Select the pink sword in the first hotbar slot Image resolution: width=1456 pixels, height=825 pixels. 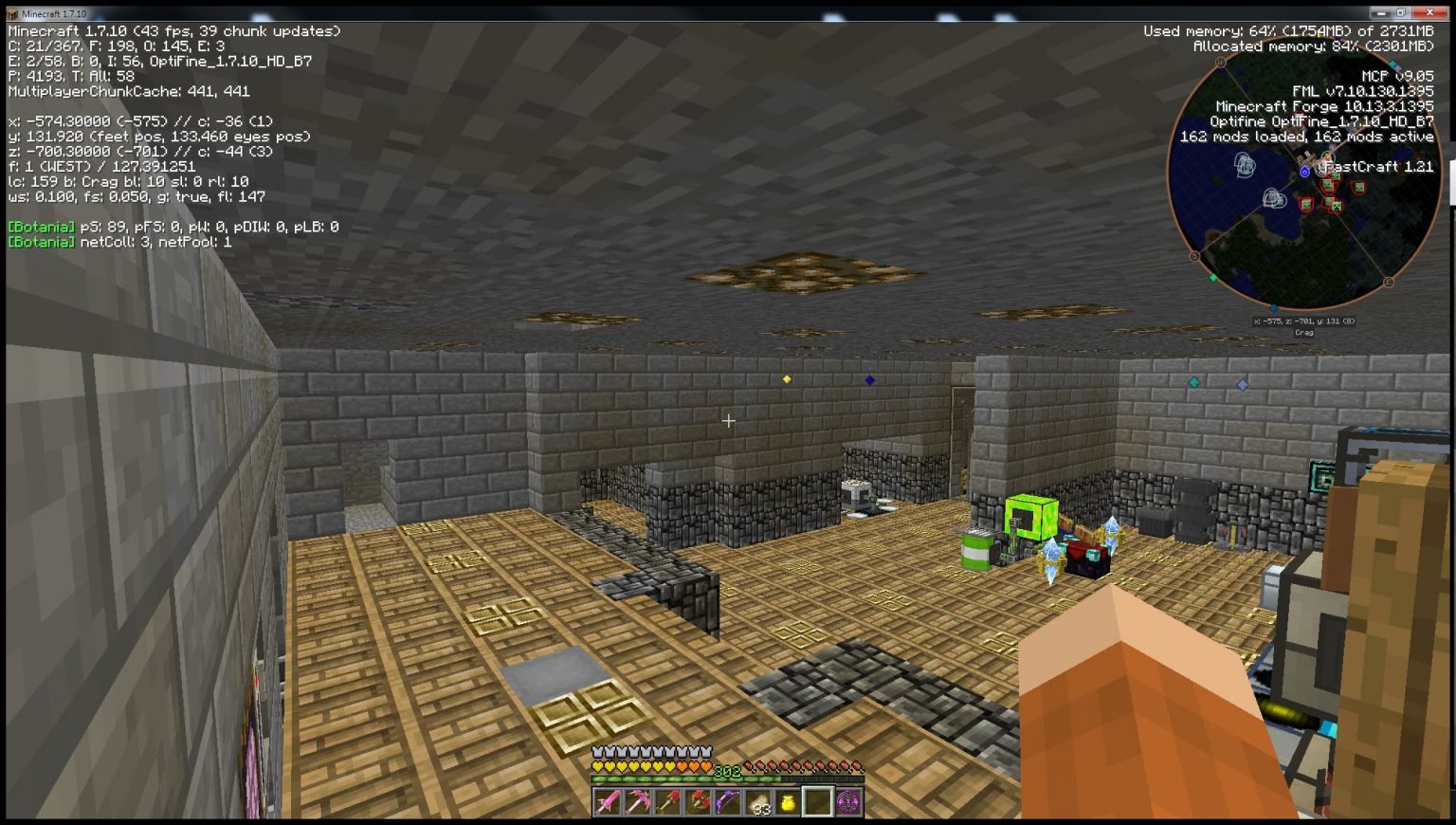[x=607, y=801]
